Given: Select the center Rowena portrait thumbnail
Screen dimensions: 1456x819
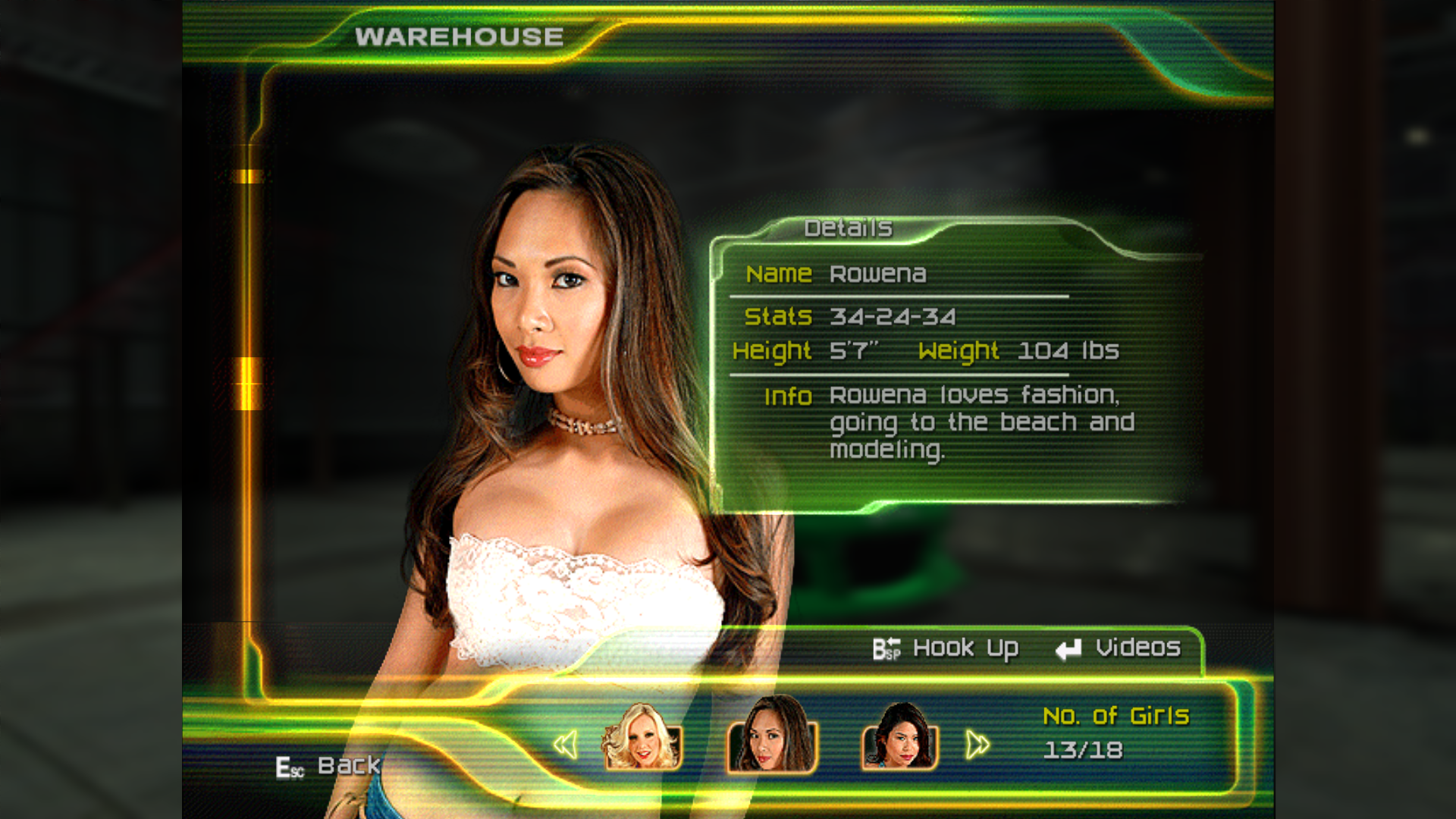Looking at the screenshot, I should pyautogui.click(x=772, y=736).
